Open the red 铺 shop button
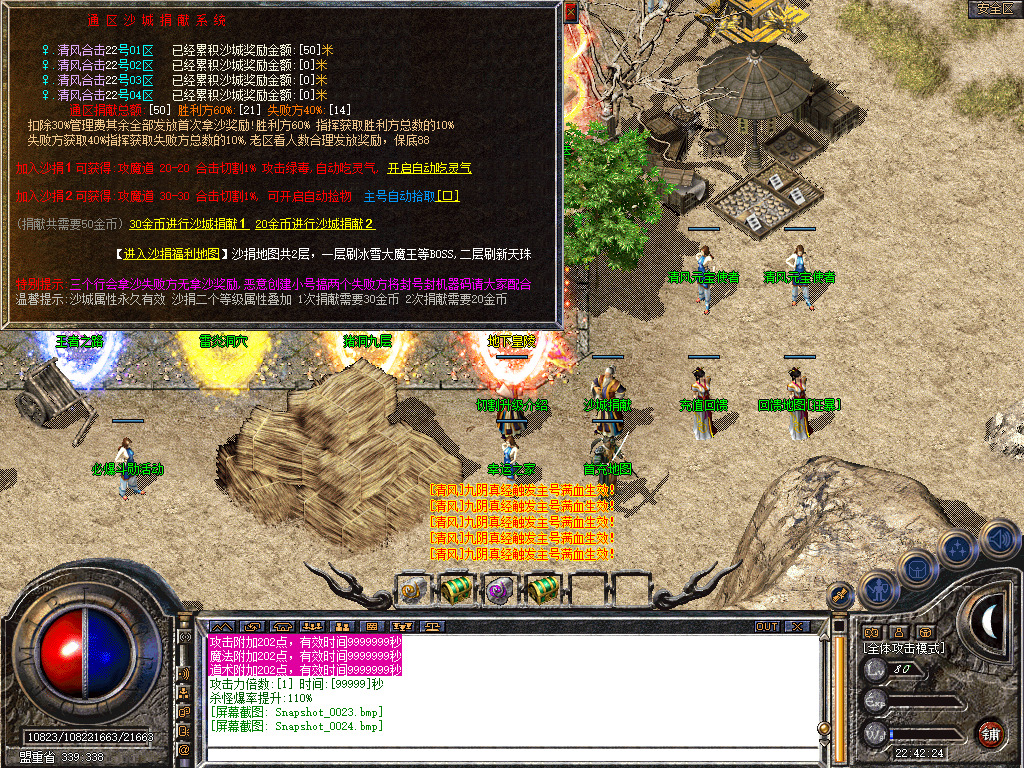Viewport: 1024px width, 768px height. click(991, 732)
